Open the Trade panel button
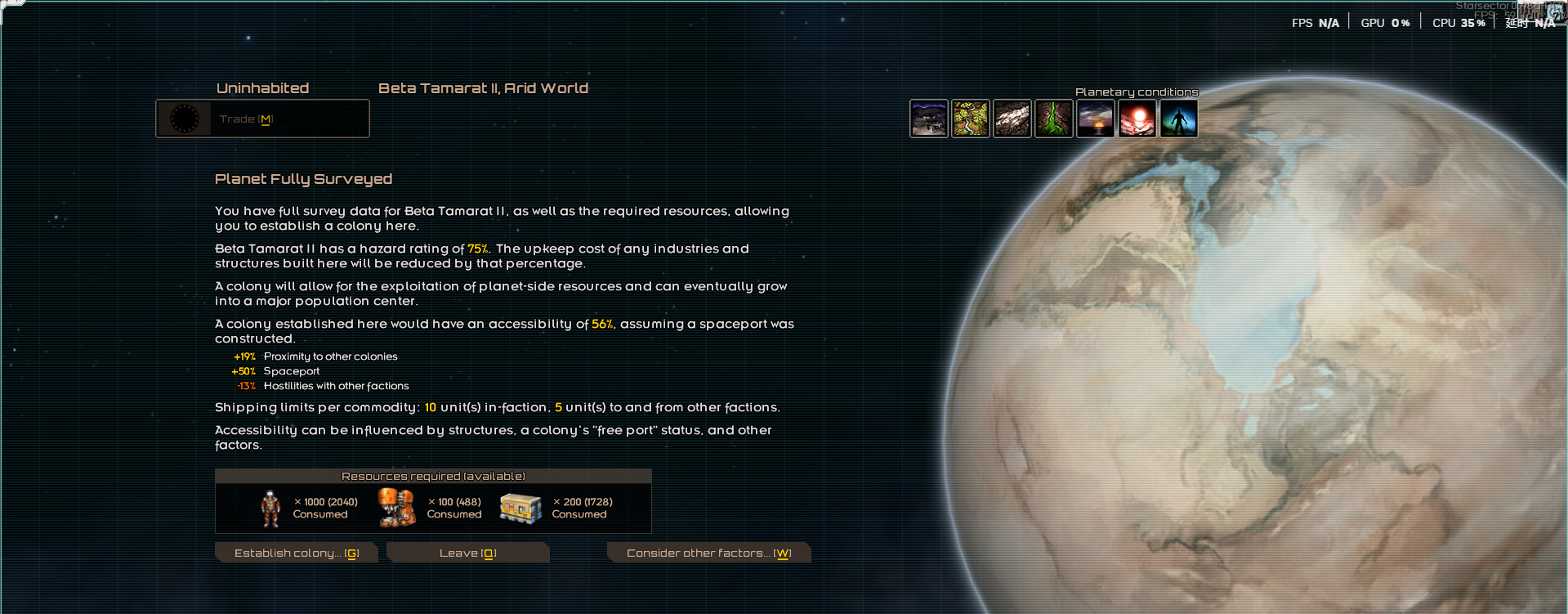Image resolution: width=1568 pixels, height=614 pixels. (262, 119)
